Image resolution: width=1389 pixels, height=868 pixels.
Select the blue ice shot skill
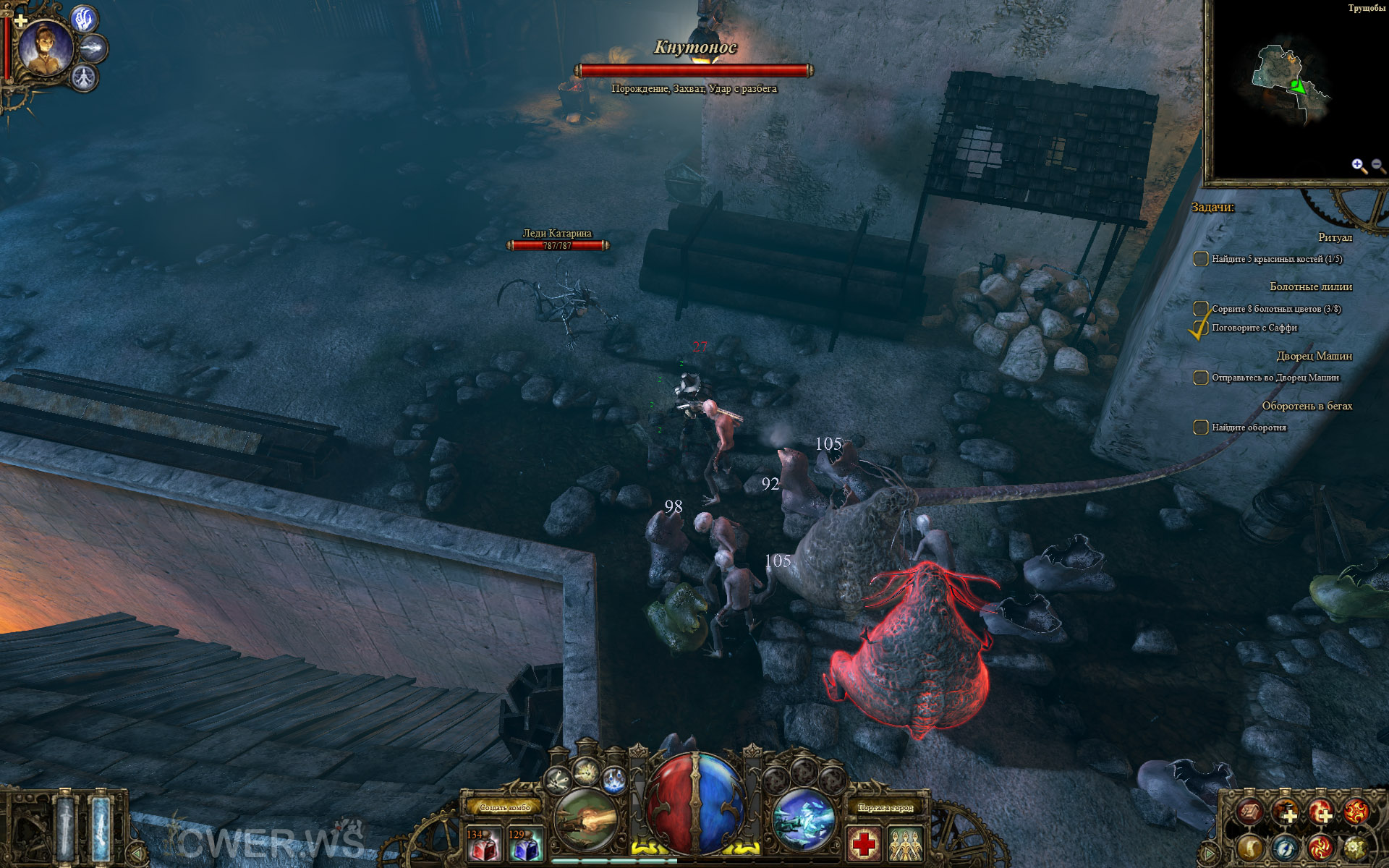click(803, 821)
